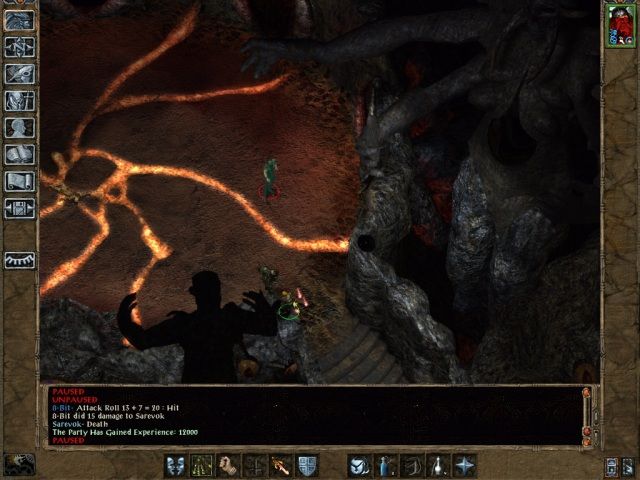The width and height of the screenshot is (640, 480).
Task: Show the character record sheet
Action: 20,127
